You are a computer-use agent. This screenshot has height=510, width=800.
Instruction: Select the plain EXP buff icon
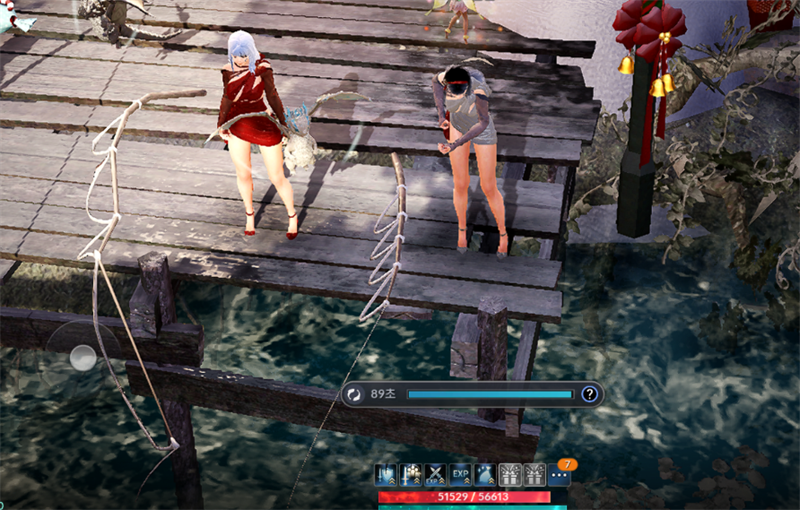pos(460,475)
